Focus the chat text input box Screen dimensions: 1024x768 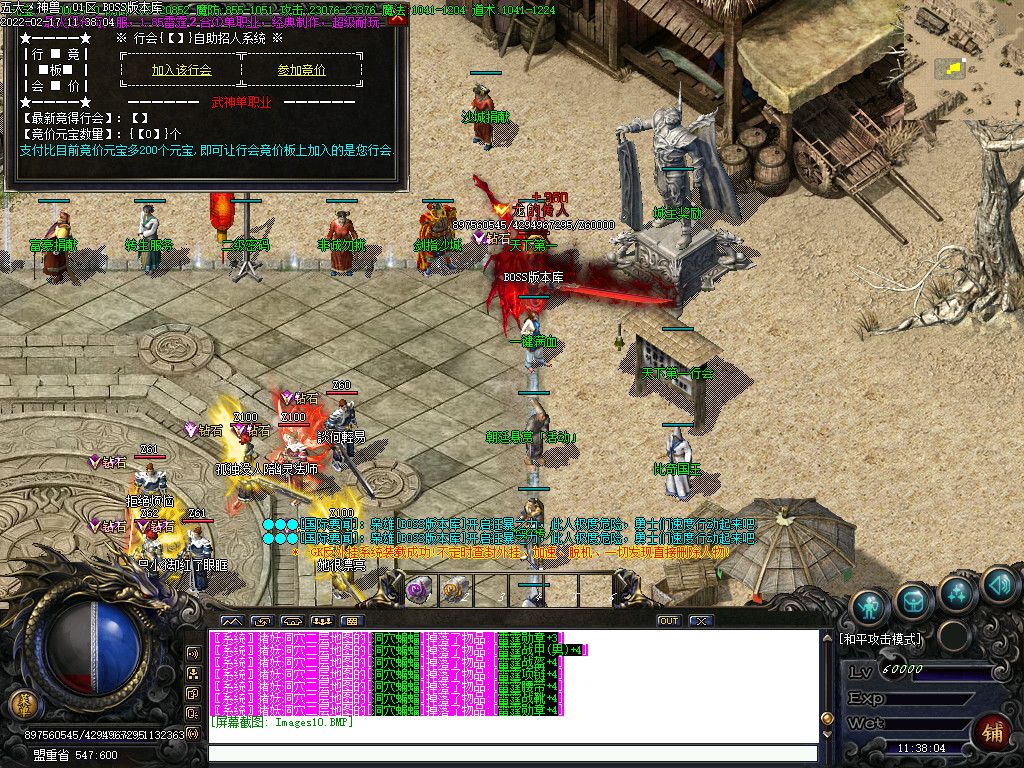(x=512, y=754)
